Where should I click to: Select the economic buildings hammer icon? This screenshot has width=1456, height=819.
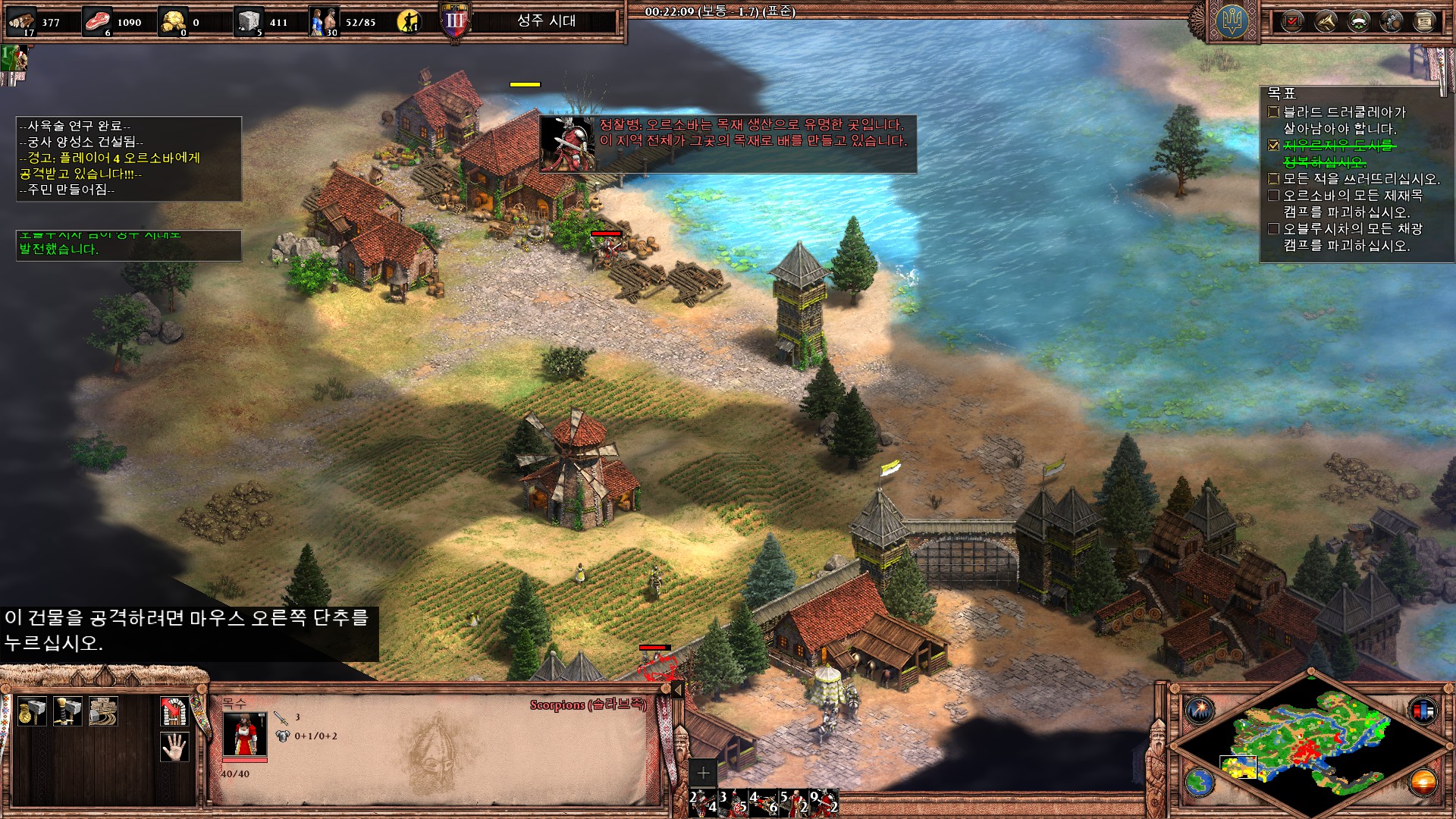(x=32, y=711)
